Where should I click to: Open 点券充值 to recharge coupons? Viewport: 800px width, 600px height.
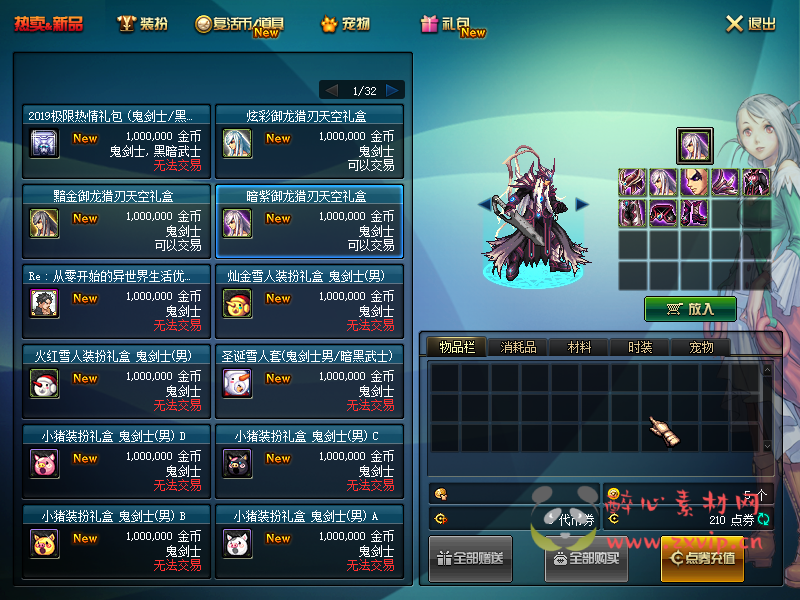702,558
